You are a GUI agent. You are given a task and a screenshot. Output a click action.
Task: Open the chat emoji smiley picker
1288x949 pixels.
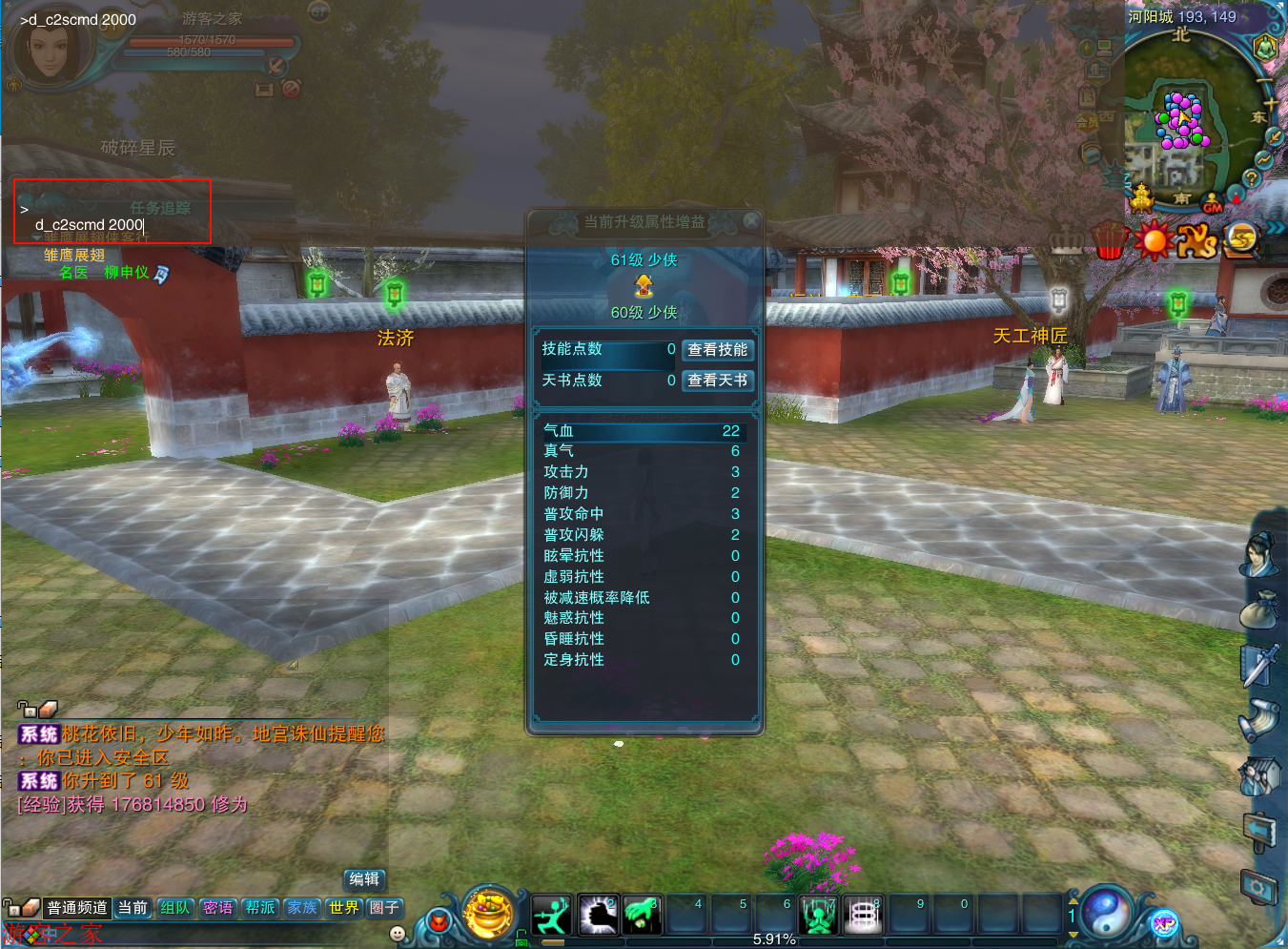(398, 934)
